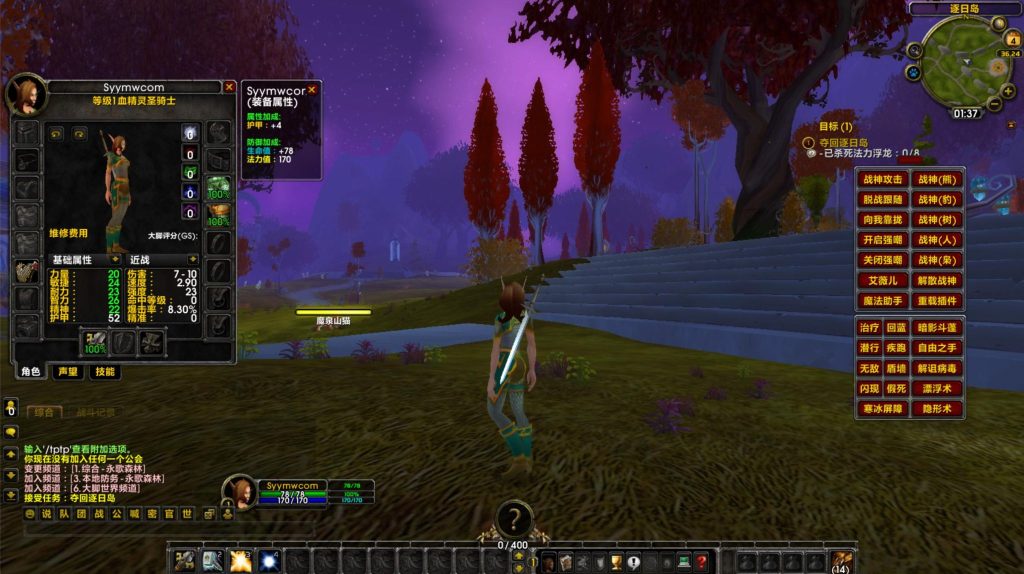This screenshot has height=574, width=1024.
Task: Activate the 暗影斗篷 button
Action: 937,328
